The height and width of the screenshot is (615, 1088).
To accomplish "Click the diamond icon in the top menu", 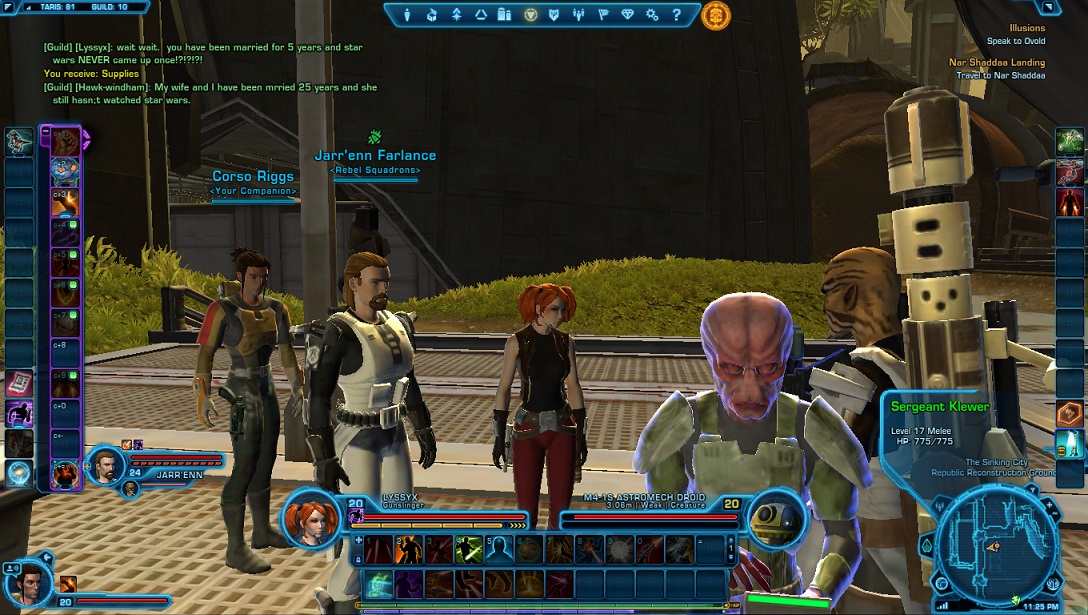I will click(x=627, y=15).
